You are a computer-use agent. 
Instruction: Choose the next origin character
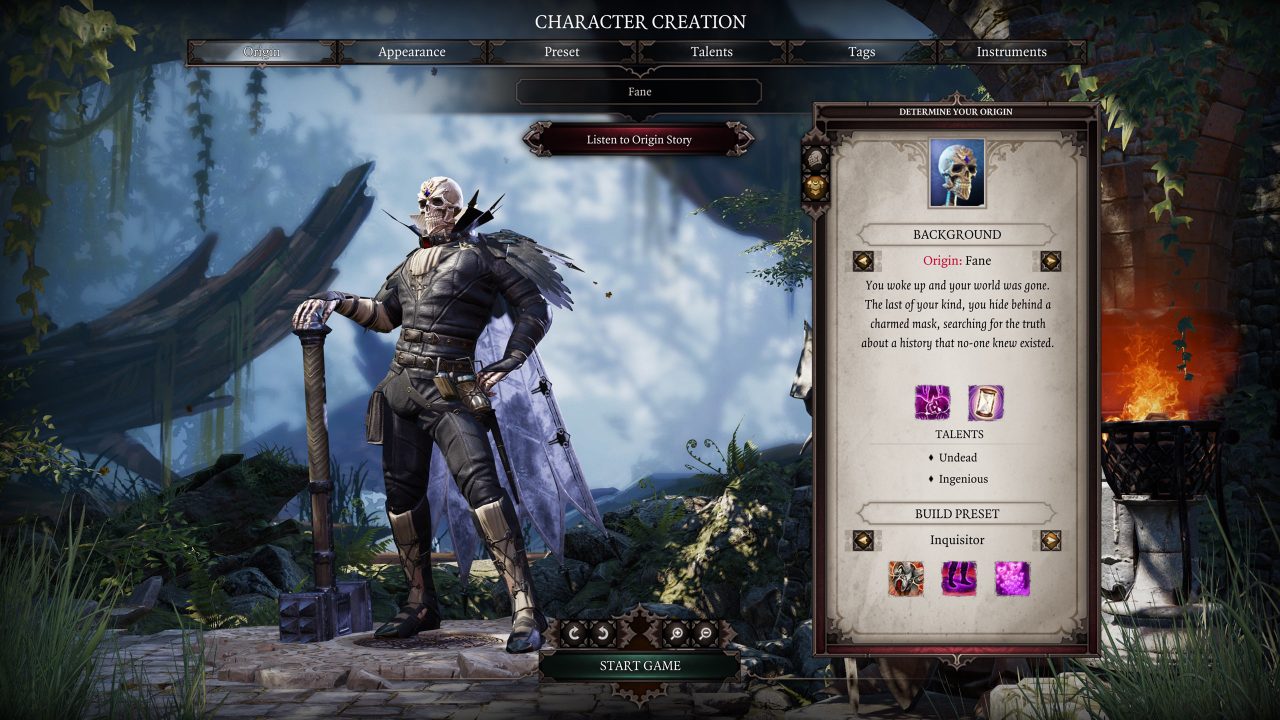tap(1050, 261)
